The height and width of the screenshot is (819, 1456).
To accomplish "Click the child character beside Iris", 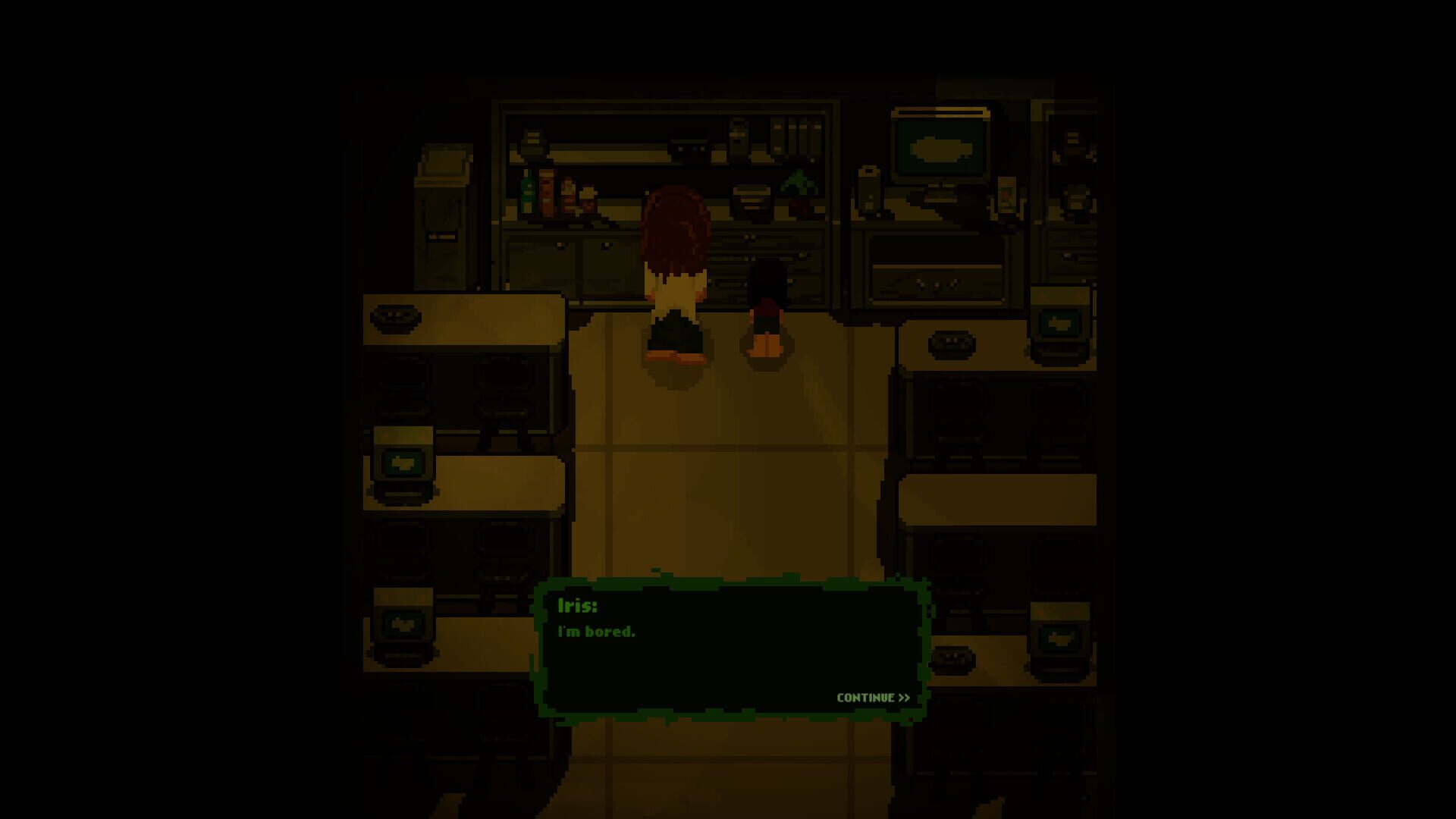I will click(x=766, y=303).
